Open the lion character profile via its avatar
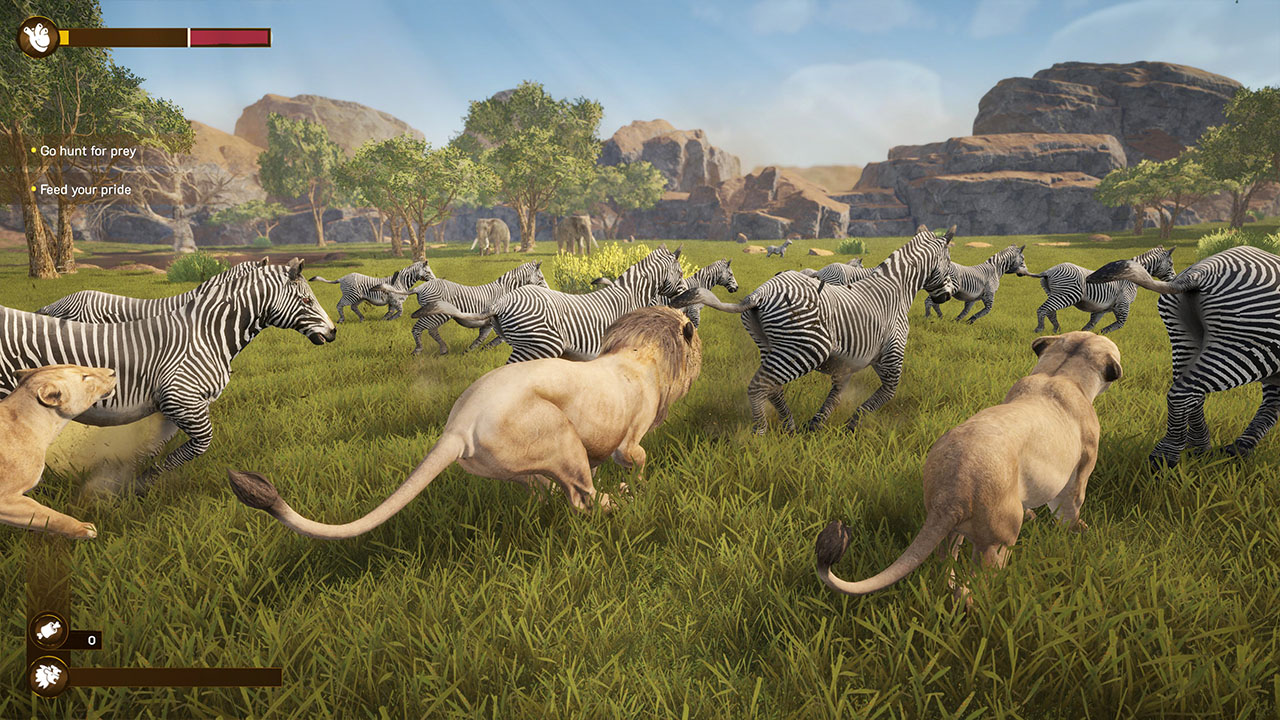 pos(36,36)
